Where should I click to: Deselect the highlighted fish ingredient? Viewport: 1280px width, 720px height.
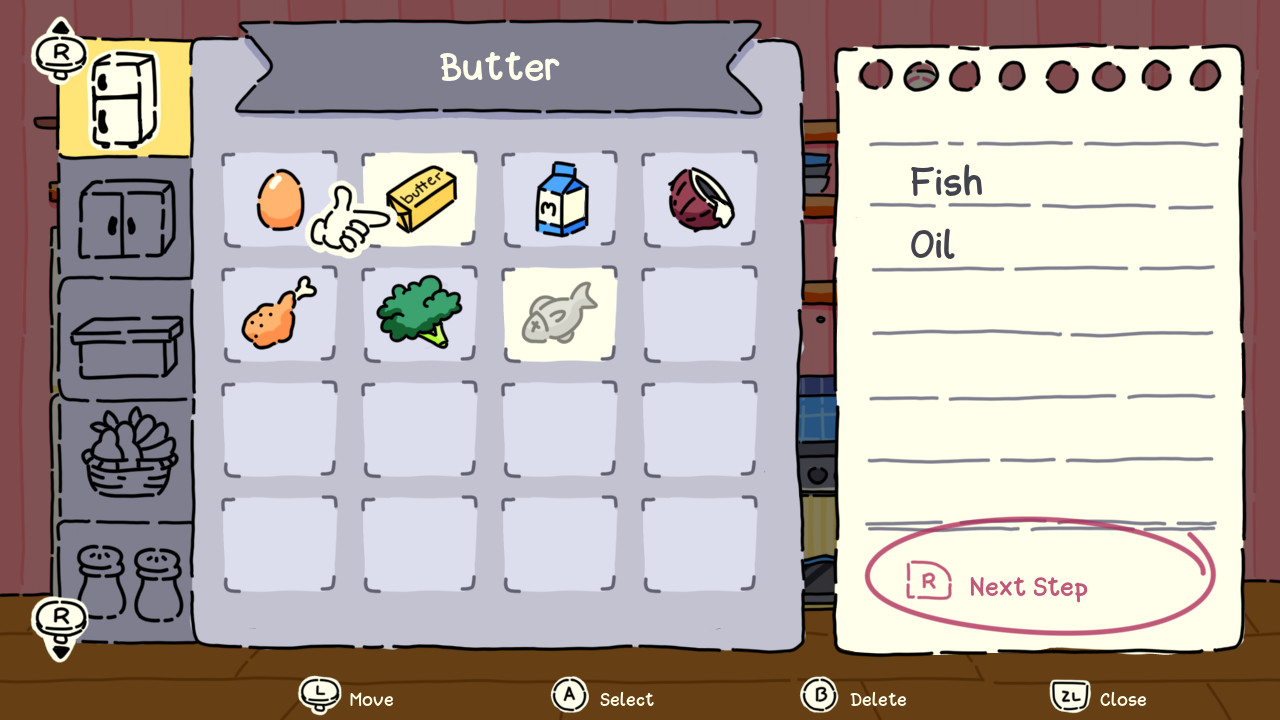(x=558, y=312)
